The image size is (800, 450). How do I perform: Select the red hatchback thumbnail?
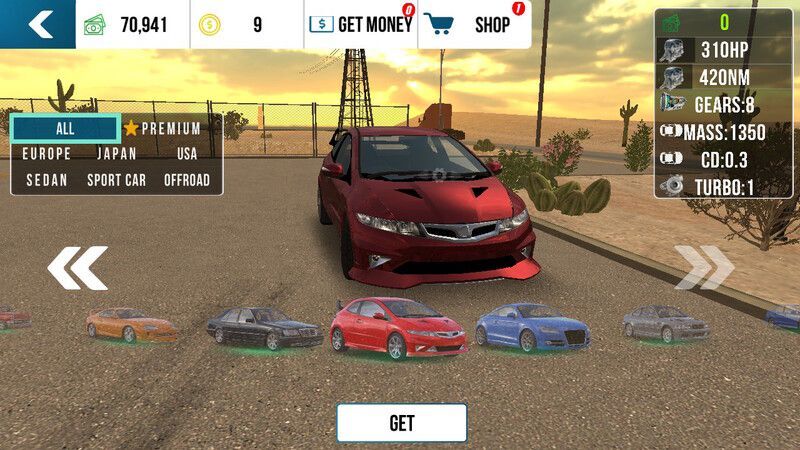click(398, 328)
